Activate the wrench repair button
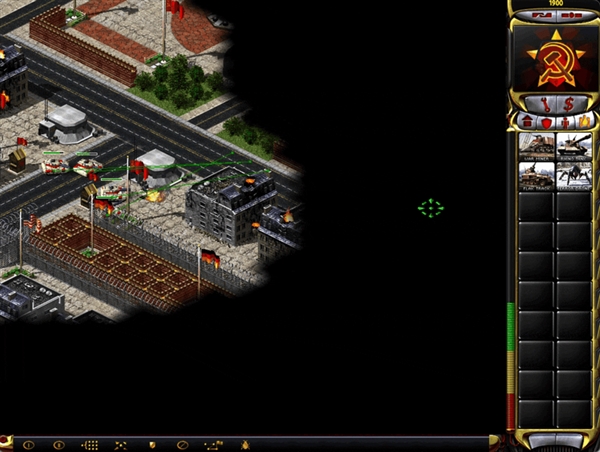 545,103
